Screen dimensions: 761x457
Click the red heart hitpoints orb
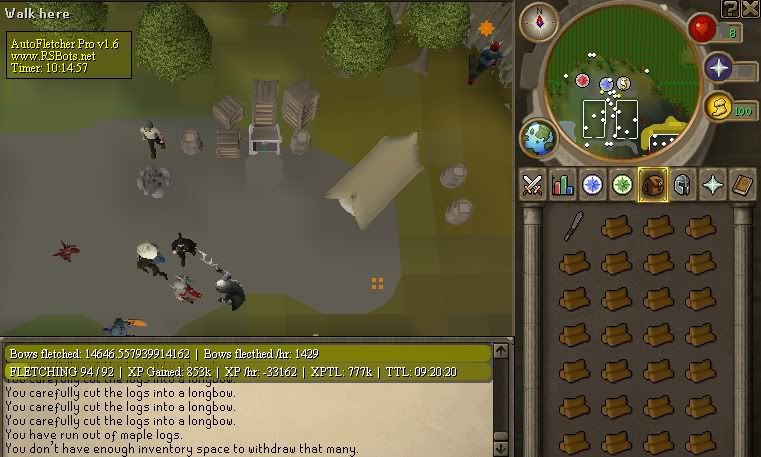point(703,29)
